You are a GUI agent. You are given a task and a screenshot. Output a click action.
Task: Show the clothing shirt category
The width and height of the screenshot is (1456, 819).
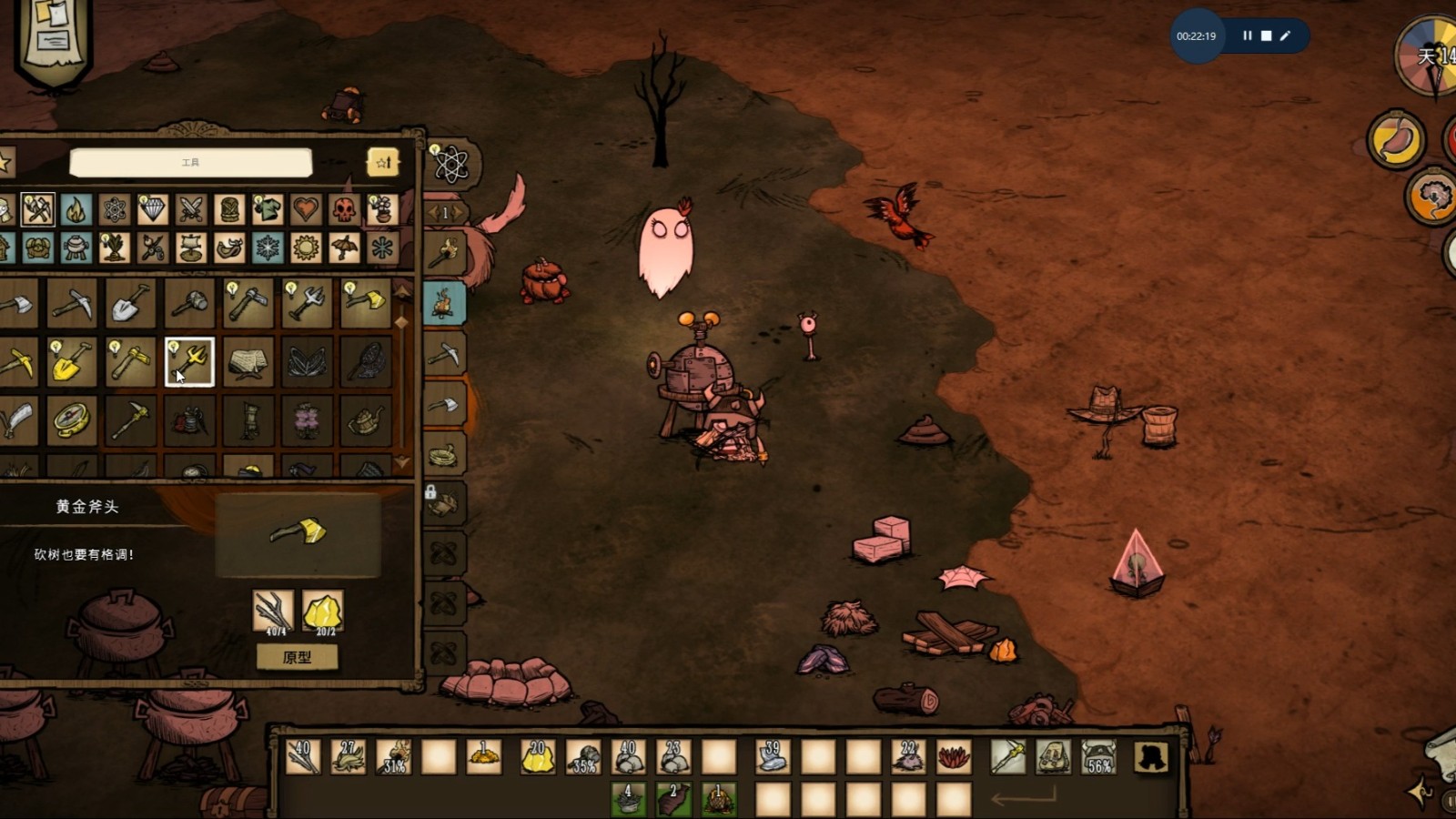coord(268,209)
